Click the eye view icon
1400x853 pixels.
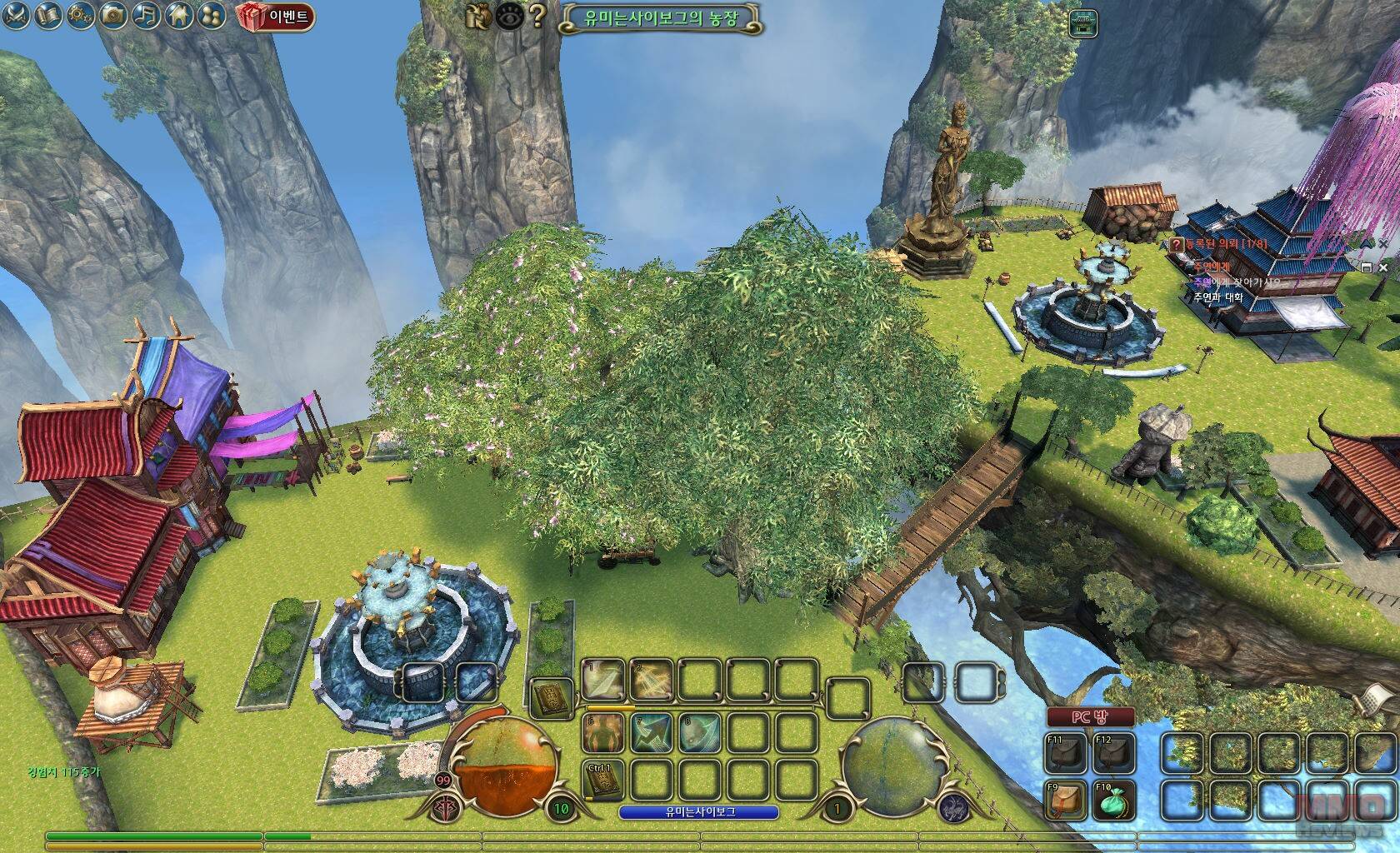[x=510, y=15]
